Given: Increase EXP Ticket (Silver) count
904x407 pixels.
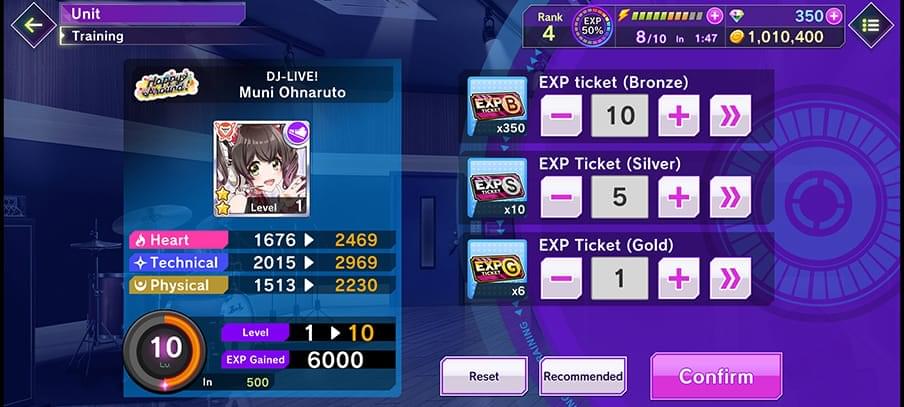Looking at the screenshot, I should pos(679,197).
